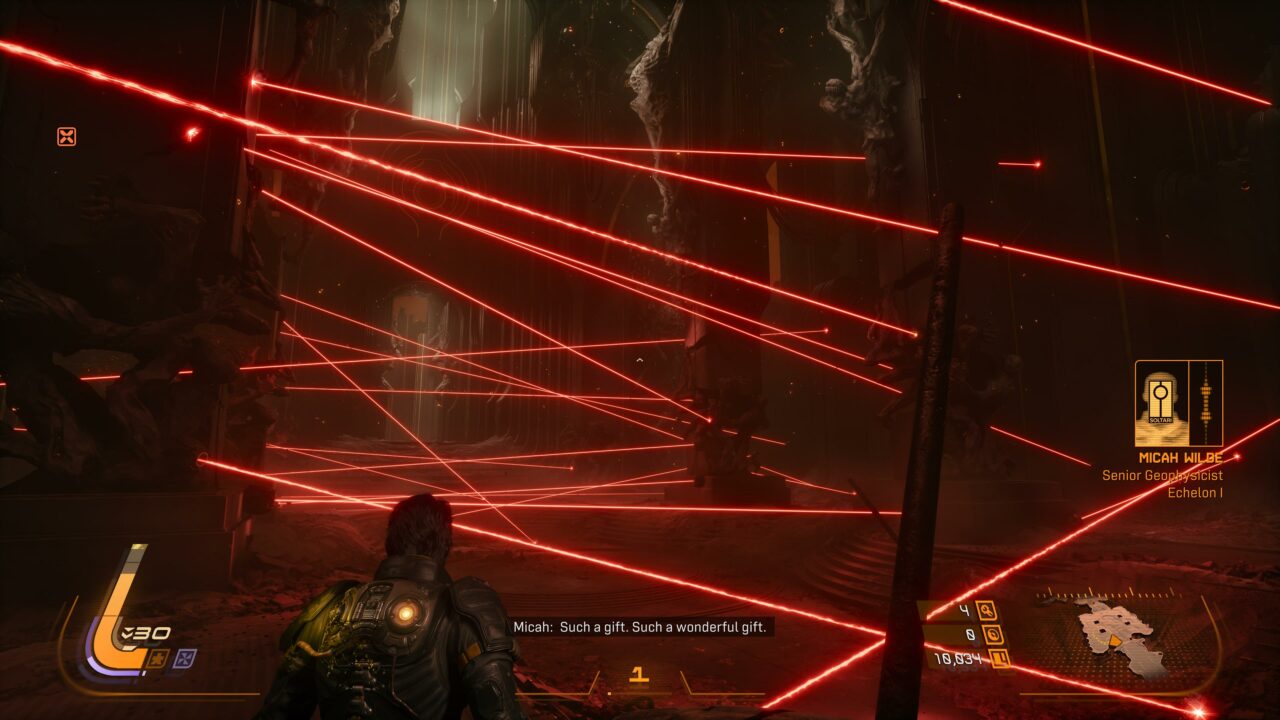Activate the orange puzzle-piece ability icon
1280x720 pixels.
158,658
